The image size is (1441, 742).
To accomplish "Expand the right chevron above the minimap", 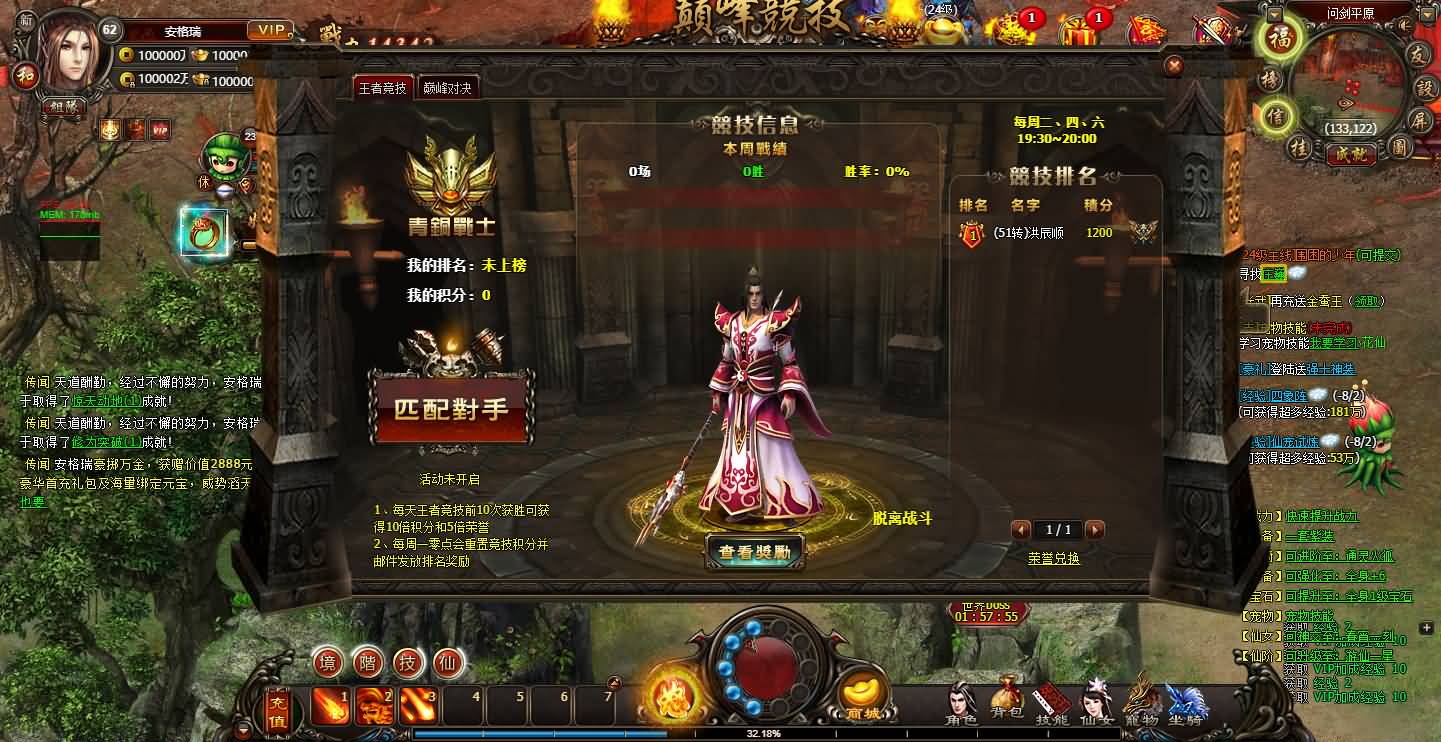I will click(1427, 15).
